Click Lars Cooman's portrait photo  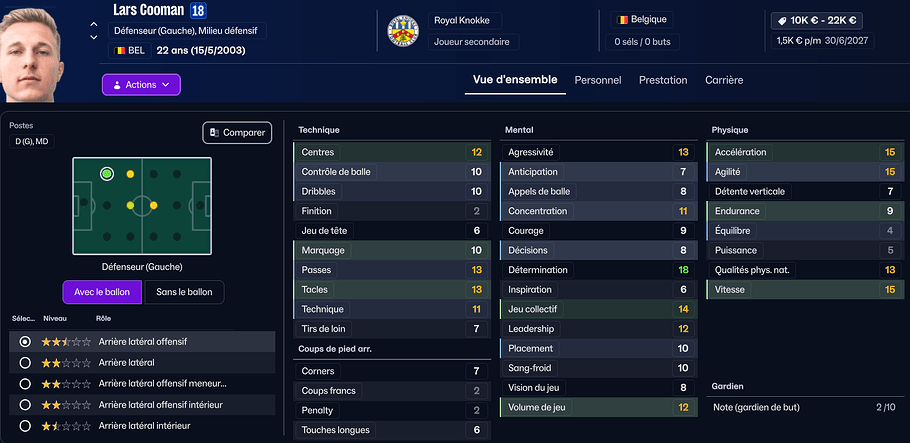(40, 50)
